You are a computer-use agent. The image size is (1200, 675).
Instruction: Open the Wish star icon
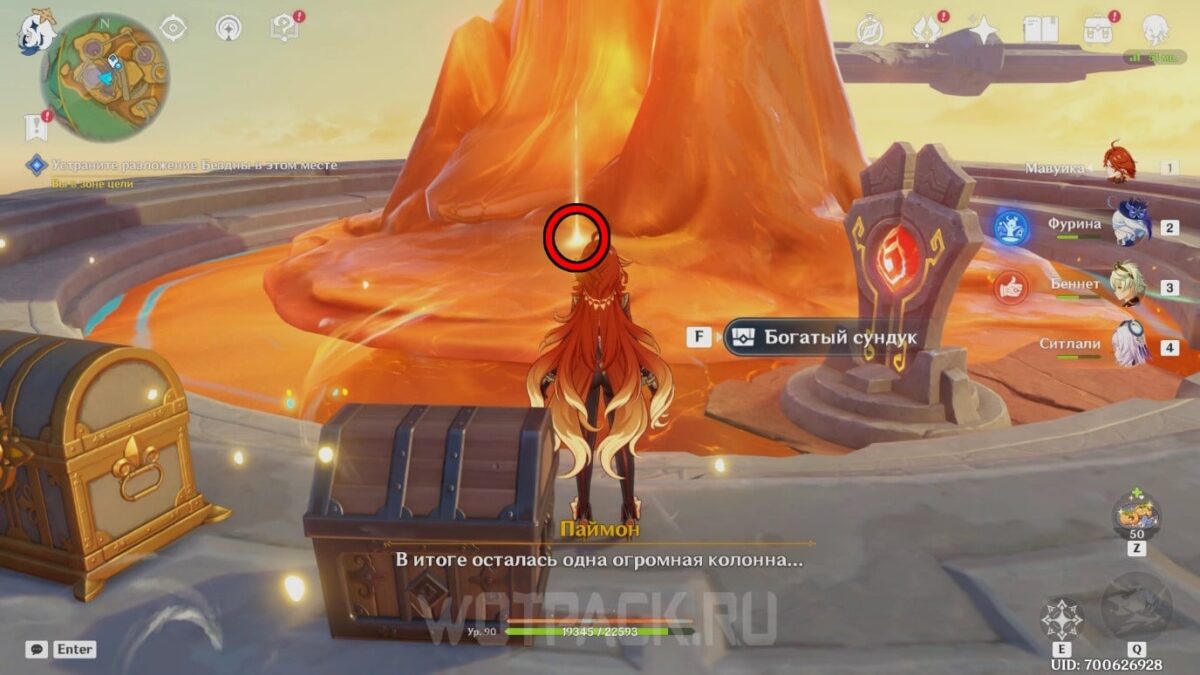click(x=984, y=29)
